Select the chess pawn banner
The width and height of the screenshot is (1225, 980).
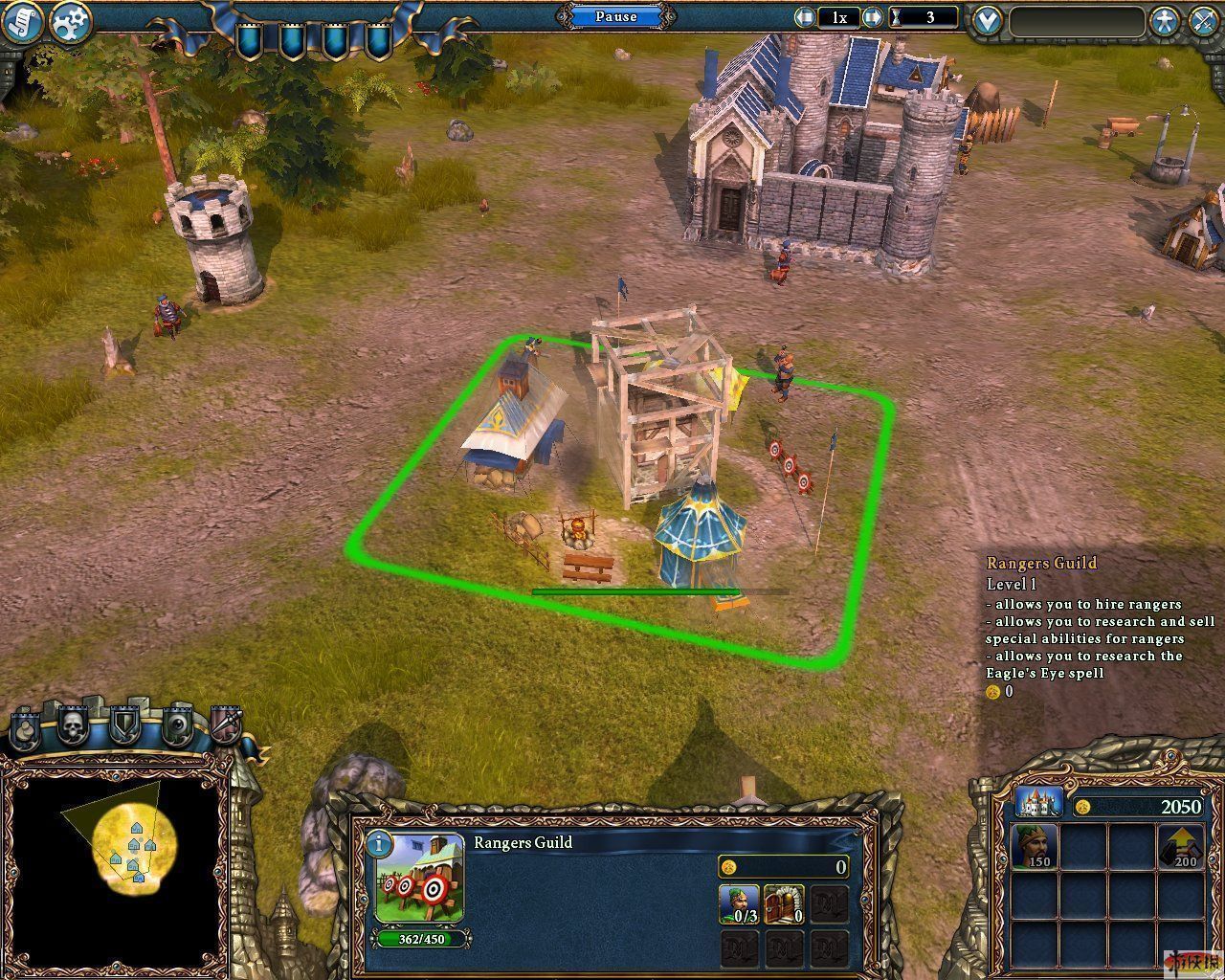click(x=26, y=730)
